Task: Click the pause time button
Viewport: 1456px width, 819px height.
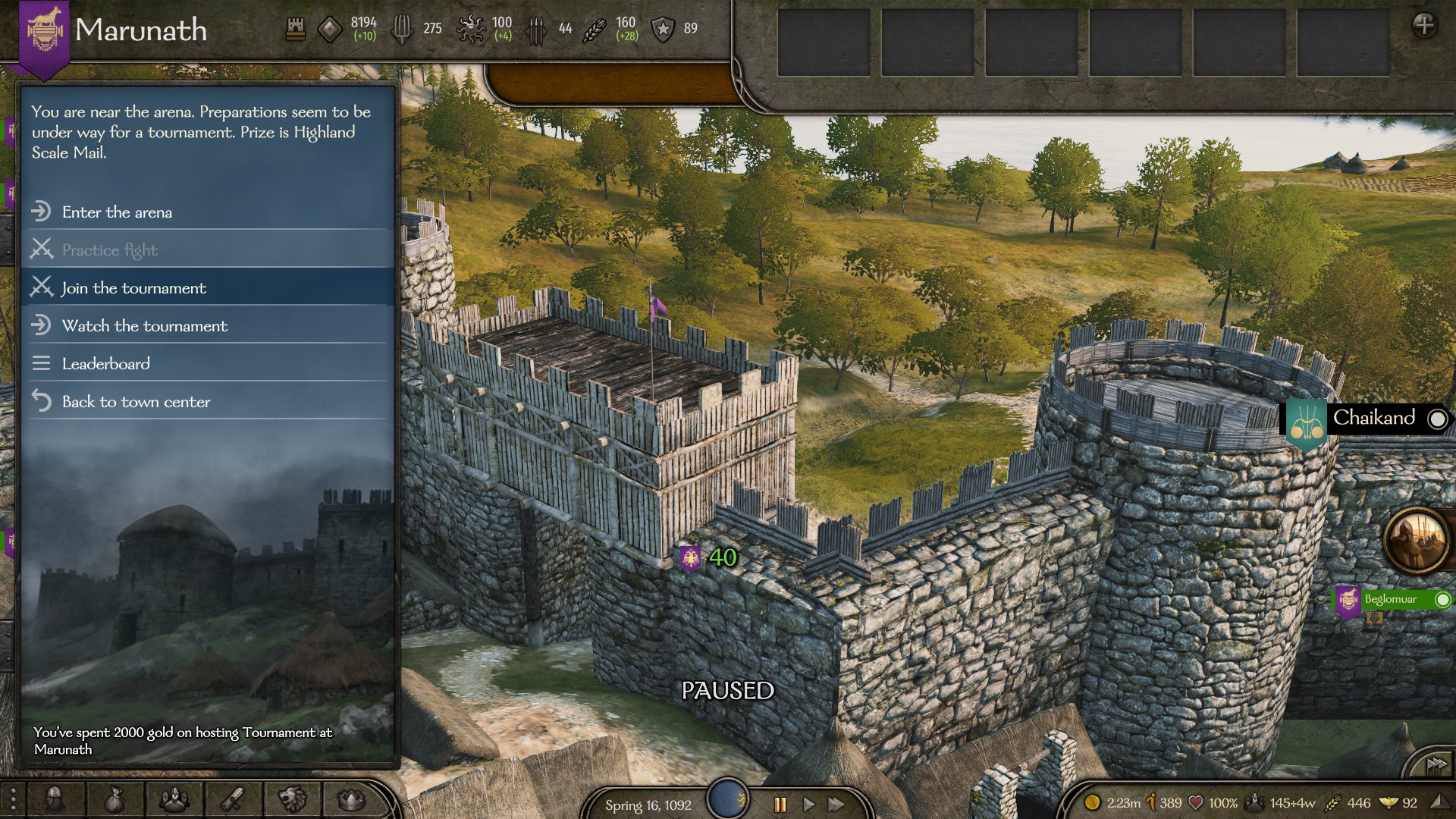Action: (x=780, y=805)
